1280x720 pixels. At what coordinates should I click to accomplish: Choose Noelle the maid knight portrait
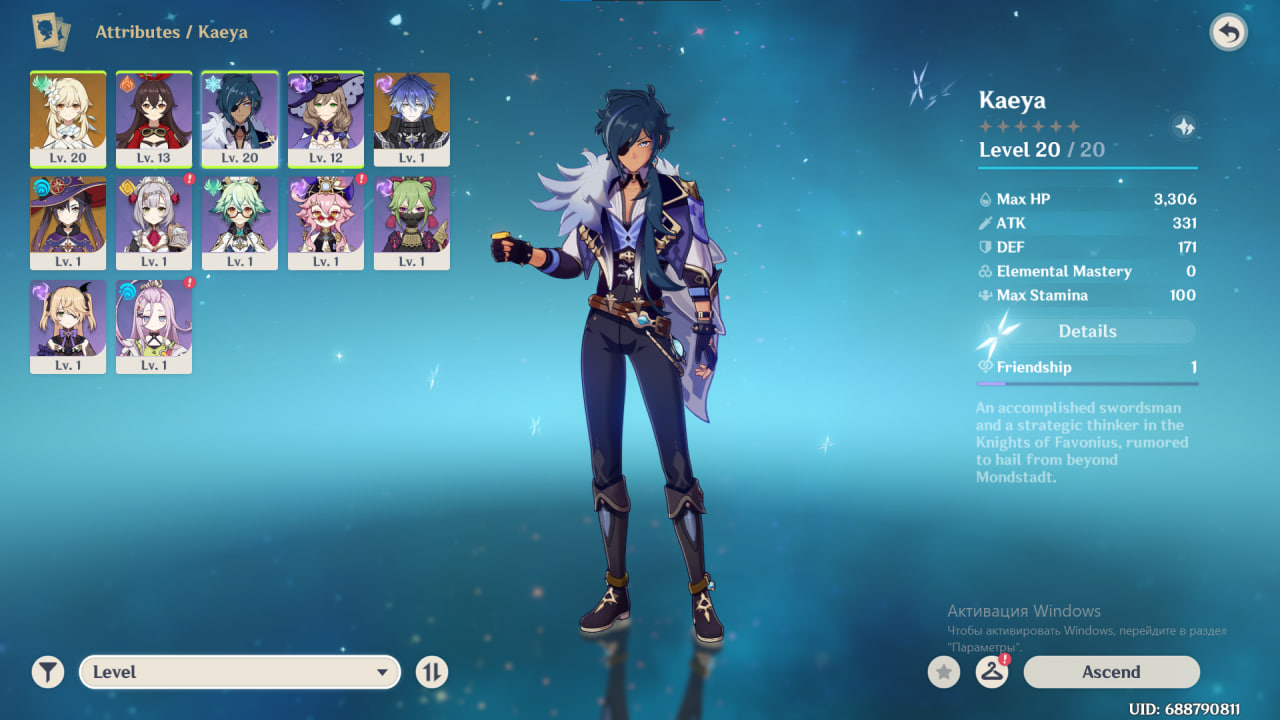154,223
